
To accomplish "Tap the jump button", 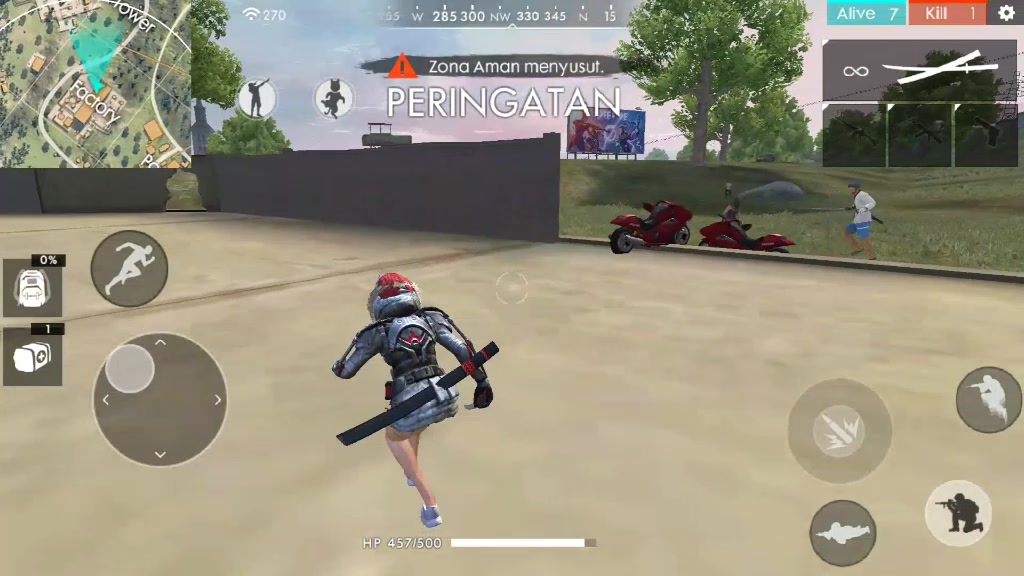I will pos(988,399).
